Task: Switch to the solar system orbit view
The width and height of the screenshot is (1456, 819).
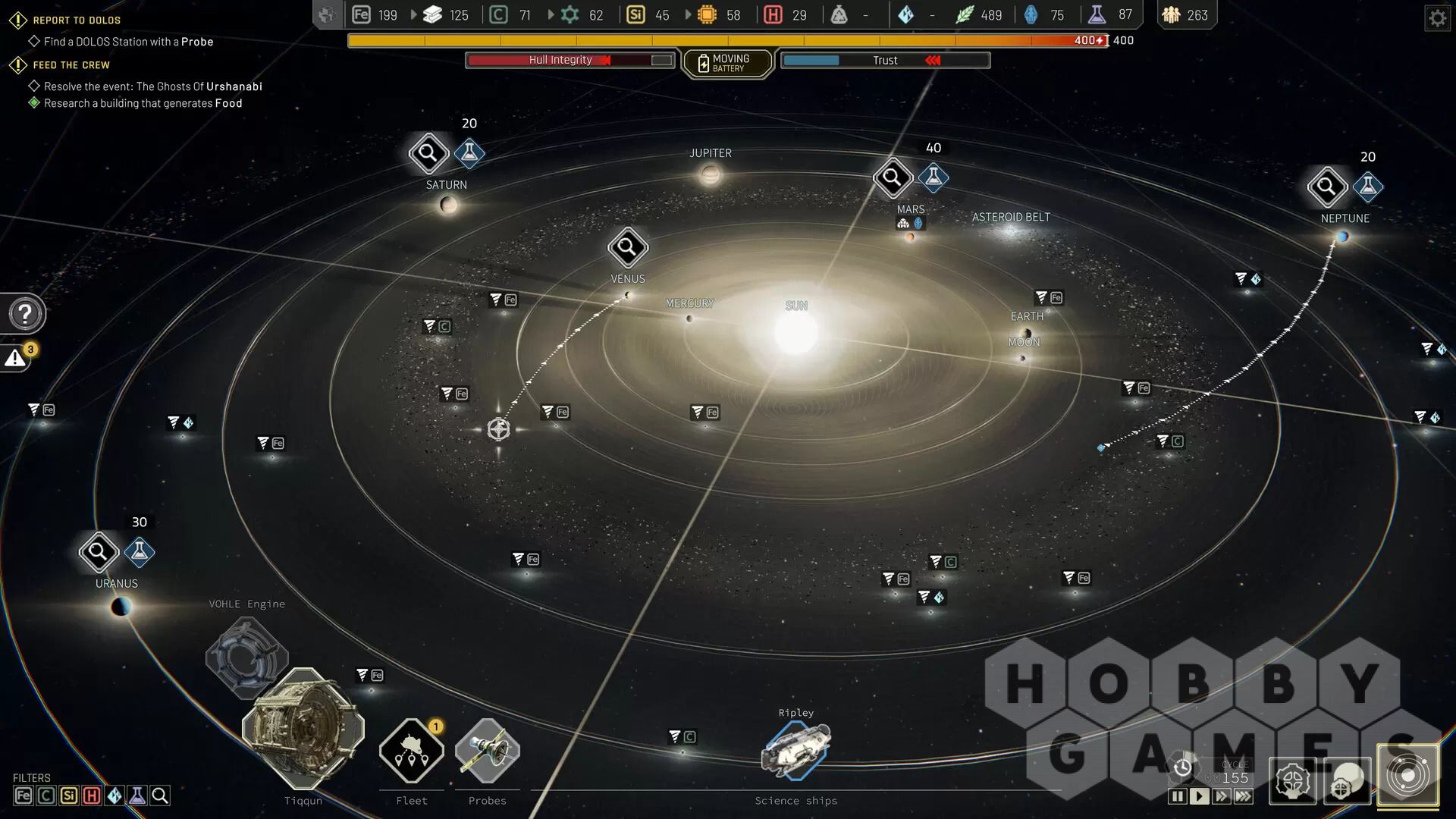Action: pos(1408,774)
